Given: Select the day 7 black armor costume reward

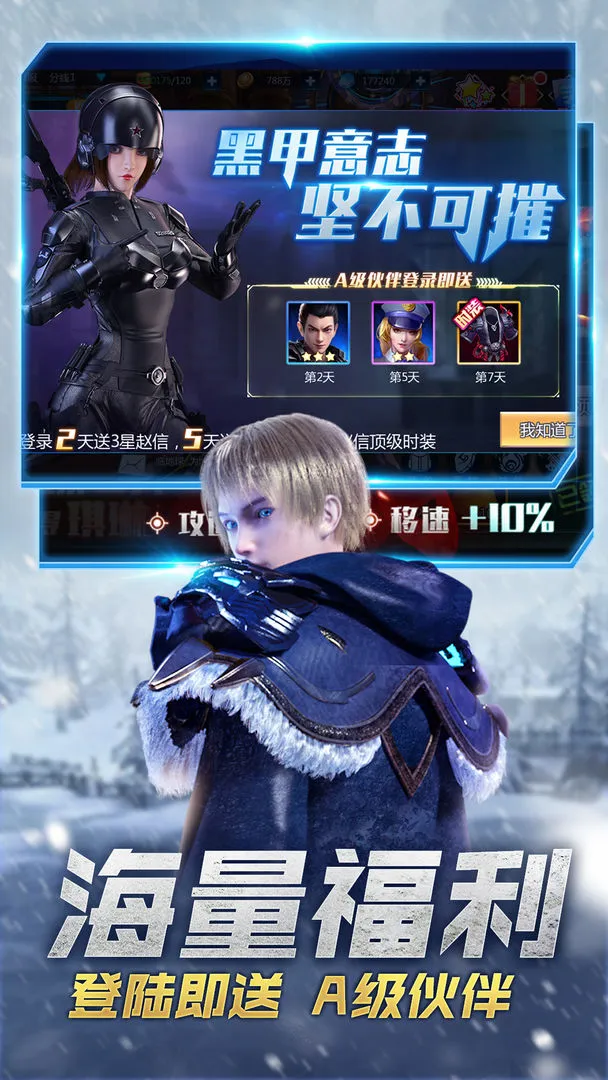Looking at the screenshot, I should tap(488, 332).
